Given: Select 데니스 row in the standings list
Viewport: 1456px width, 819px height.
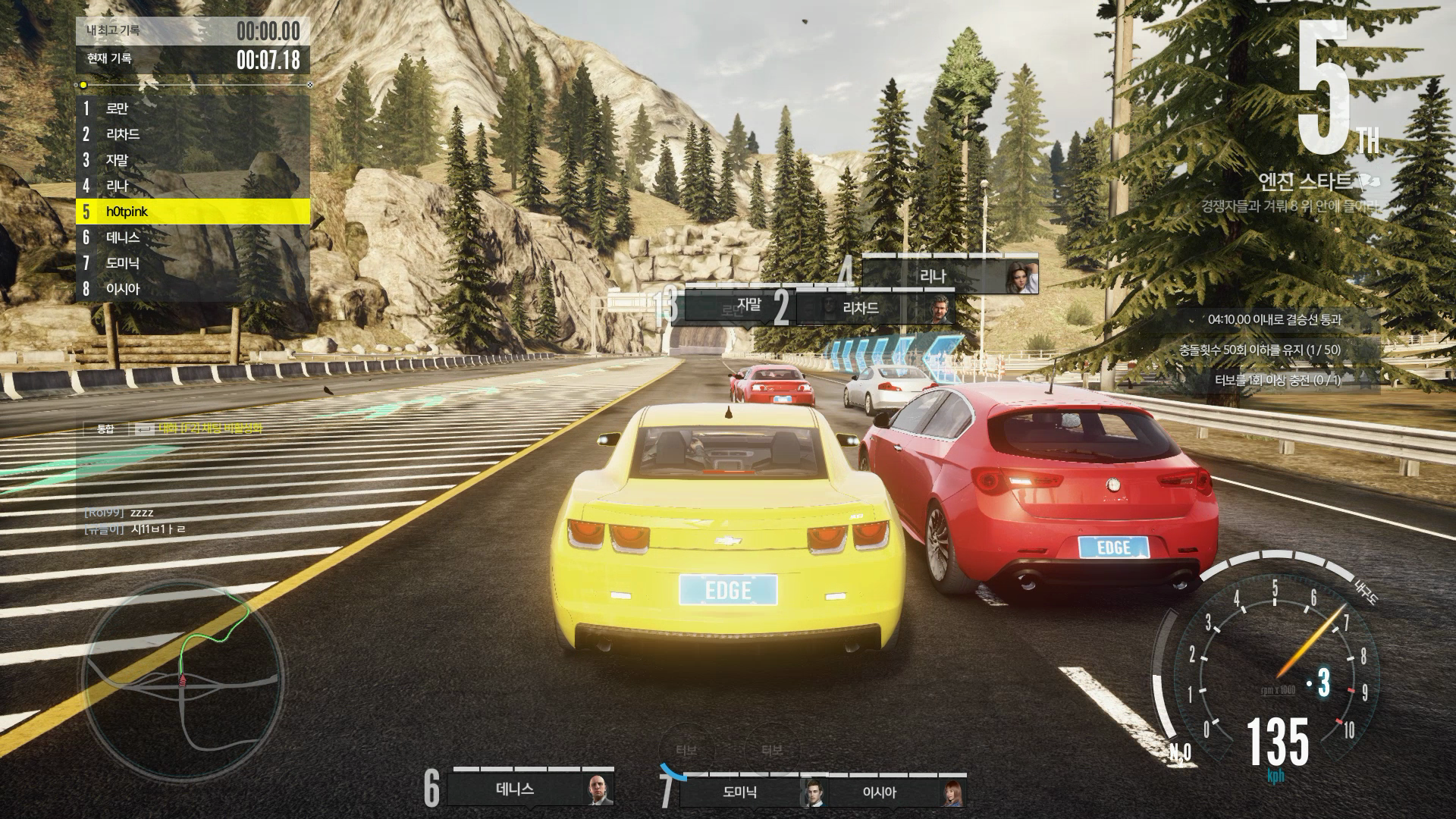Looking at the screenshot, I should point(193,237).
